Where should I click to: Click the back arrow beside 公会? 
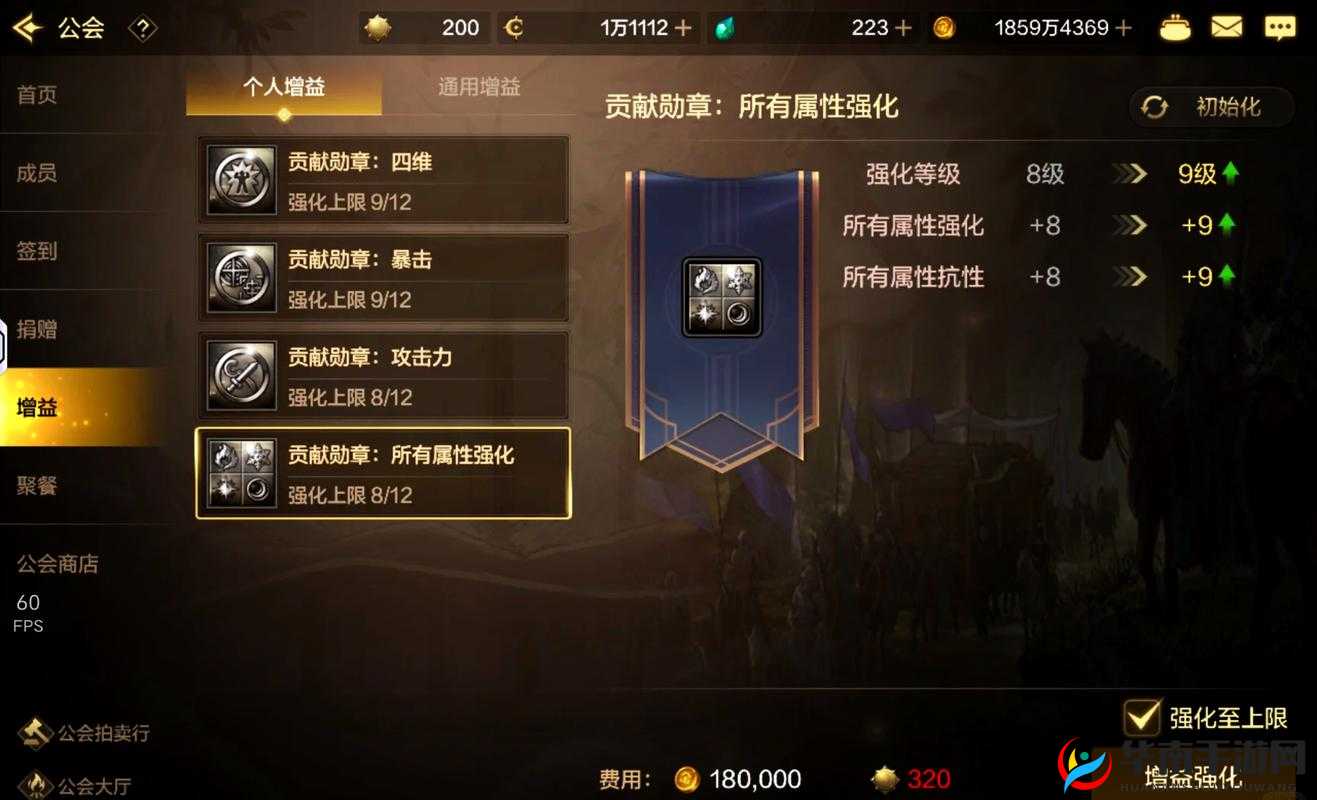tap(27, 27)
